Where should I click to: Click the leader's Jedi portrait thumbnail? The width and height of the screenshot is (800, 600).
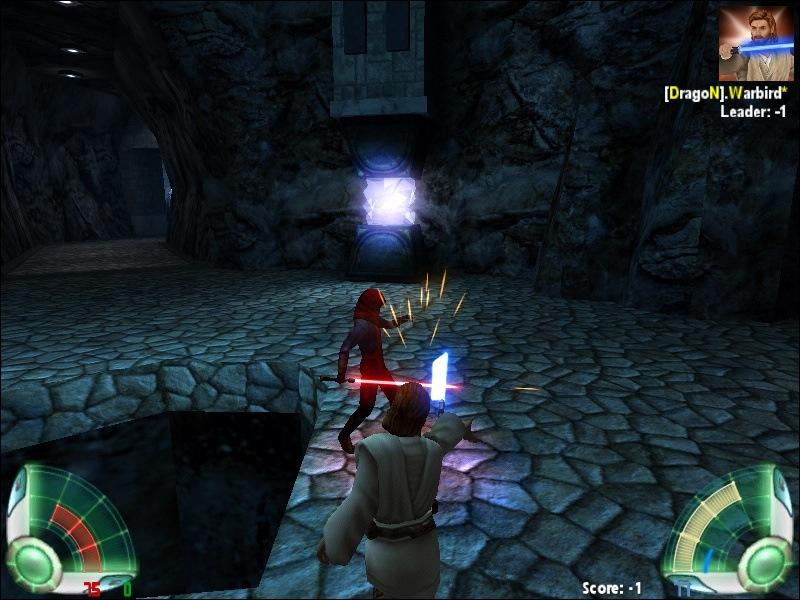click(x=756, y=43)
